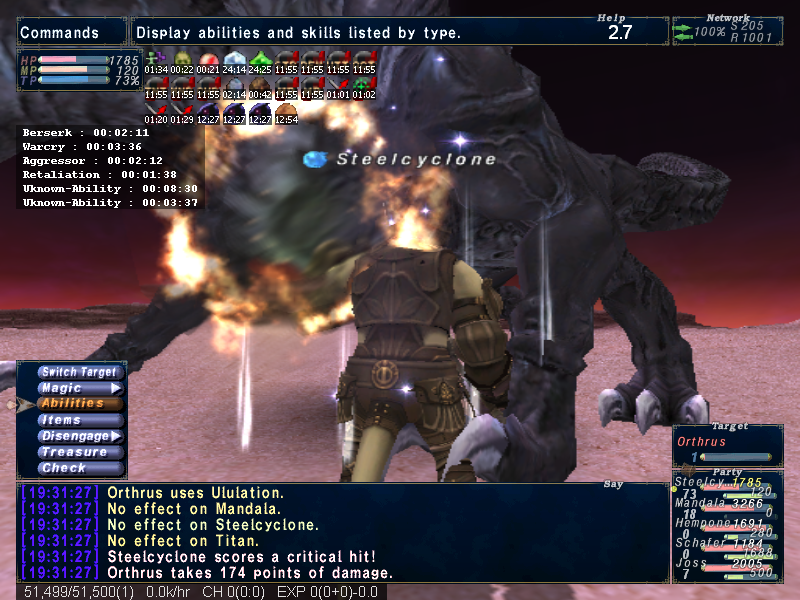Open the Magic command list
Image resolution: width=800 pixels, height=600 pixels.
79,388
